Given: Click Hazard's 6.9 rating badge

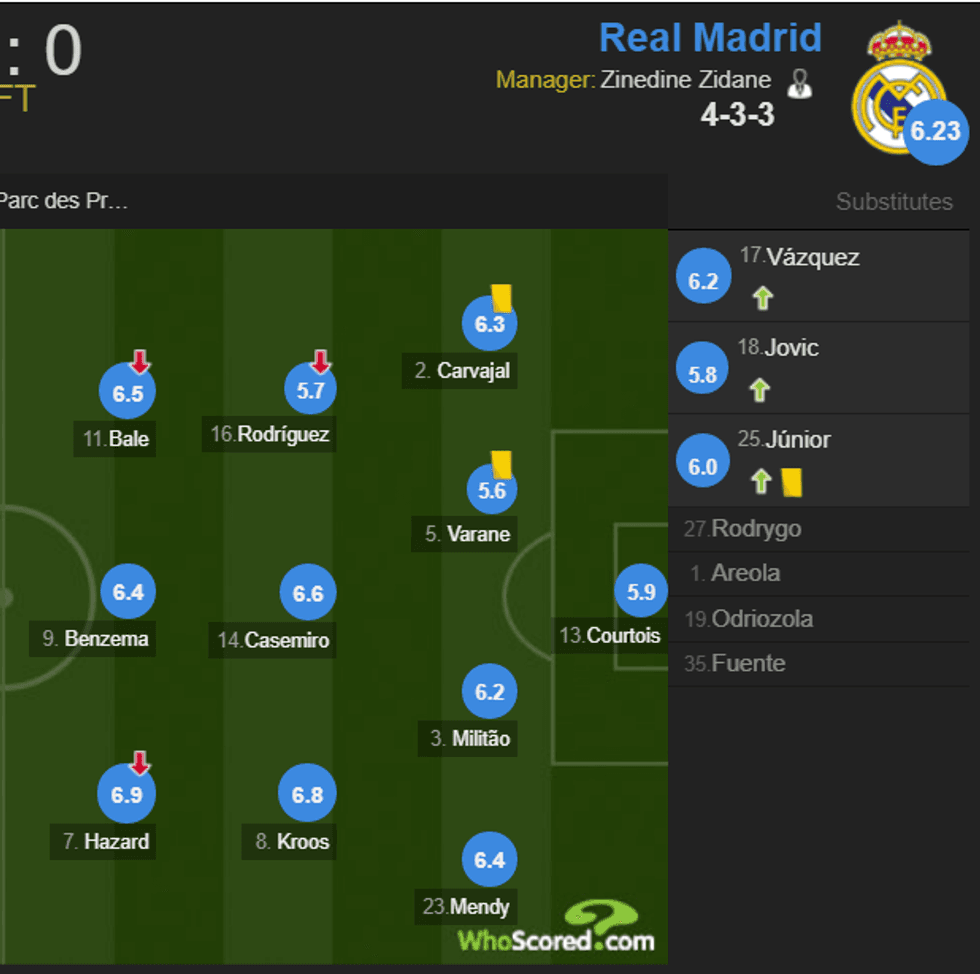Looking at the screenshot, I should (x=127, y=795).
